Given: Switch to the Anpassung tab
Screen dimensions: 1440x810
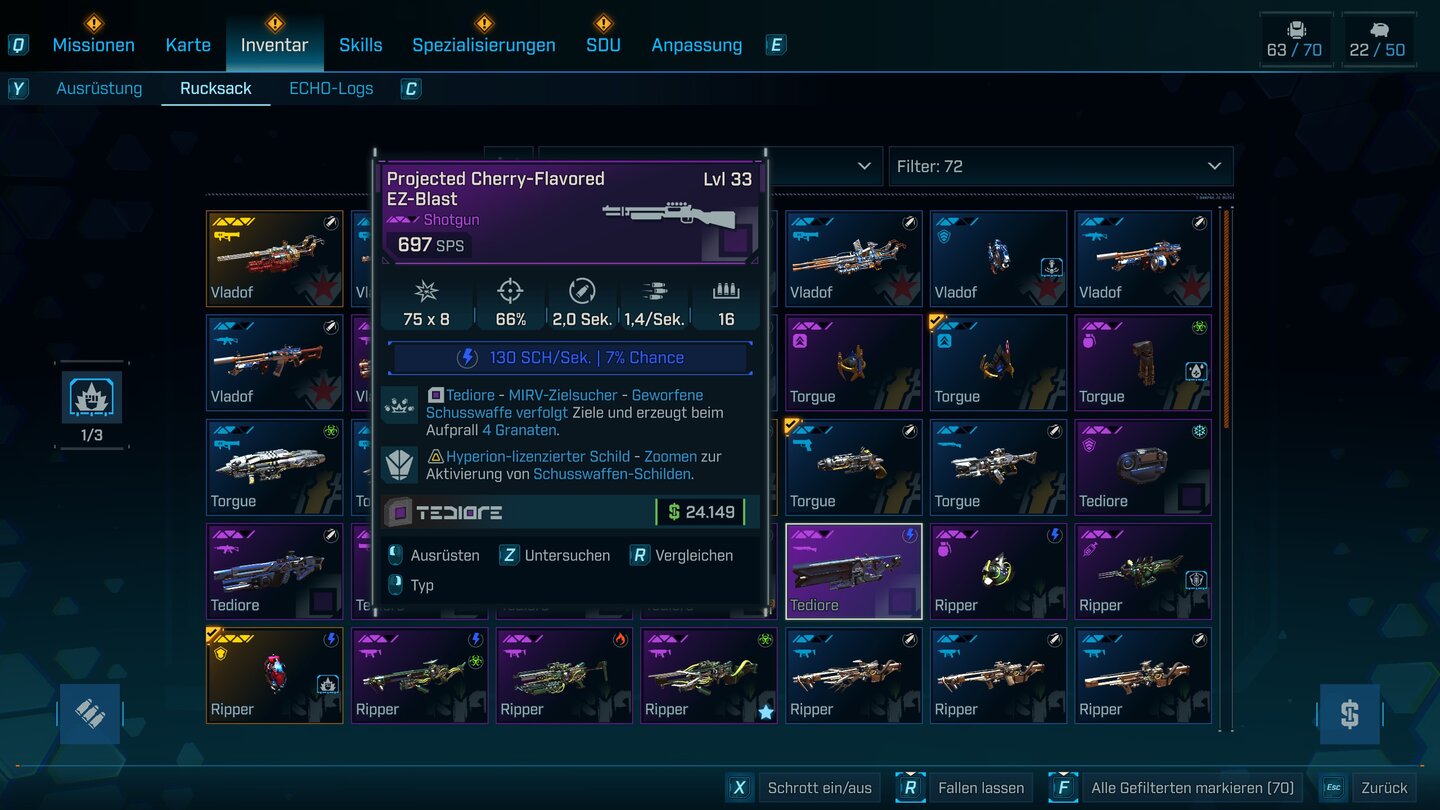Looking at the screenshot, I should click(696, 45).
